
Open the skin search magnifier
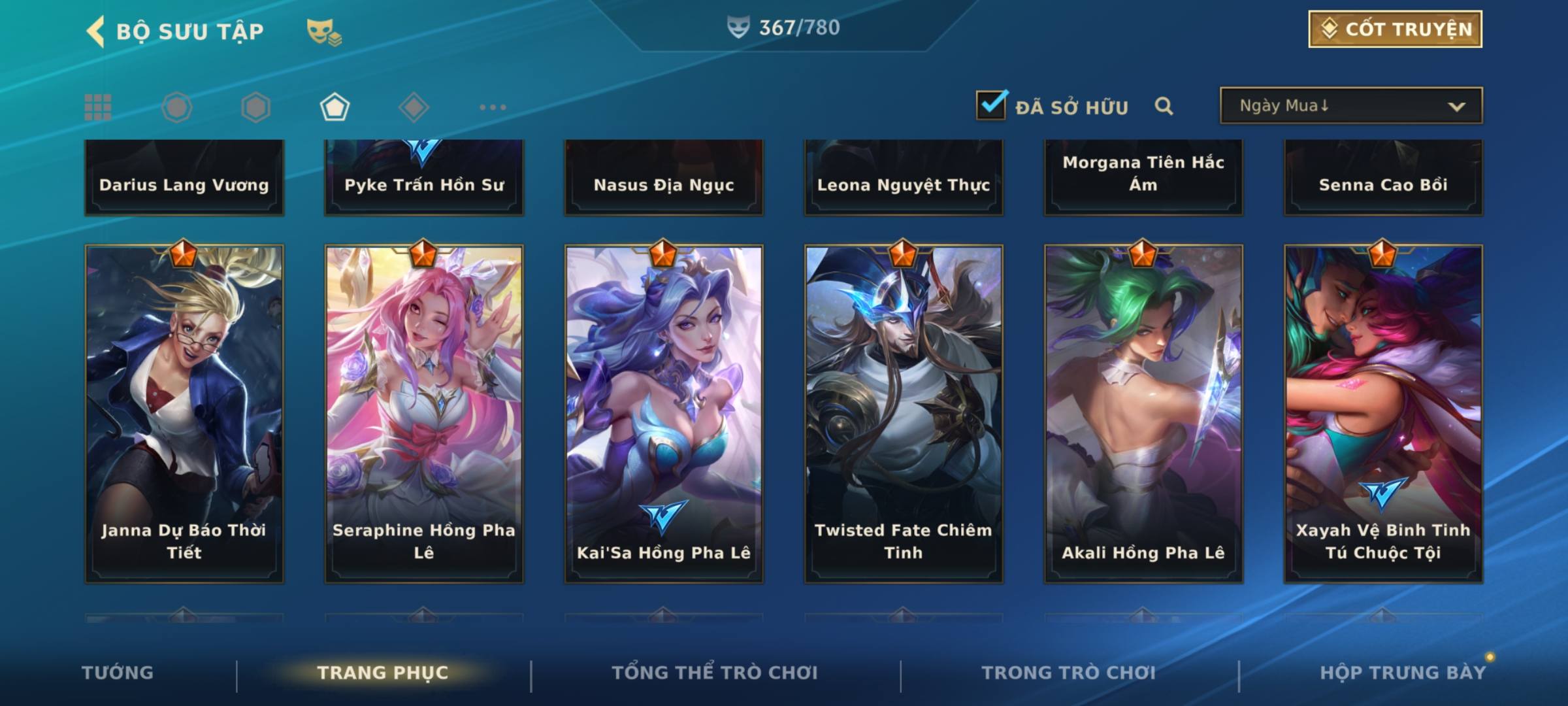tap(1164, 106)
